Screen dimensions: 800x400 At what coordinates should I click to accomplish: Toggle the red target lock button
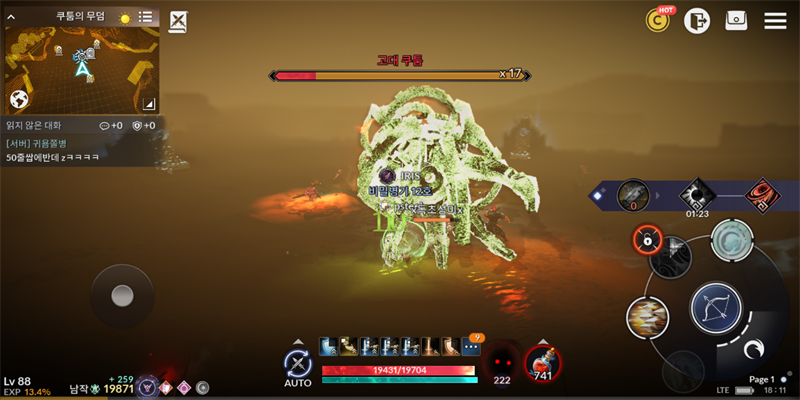648,240
